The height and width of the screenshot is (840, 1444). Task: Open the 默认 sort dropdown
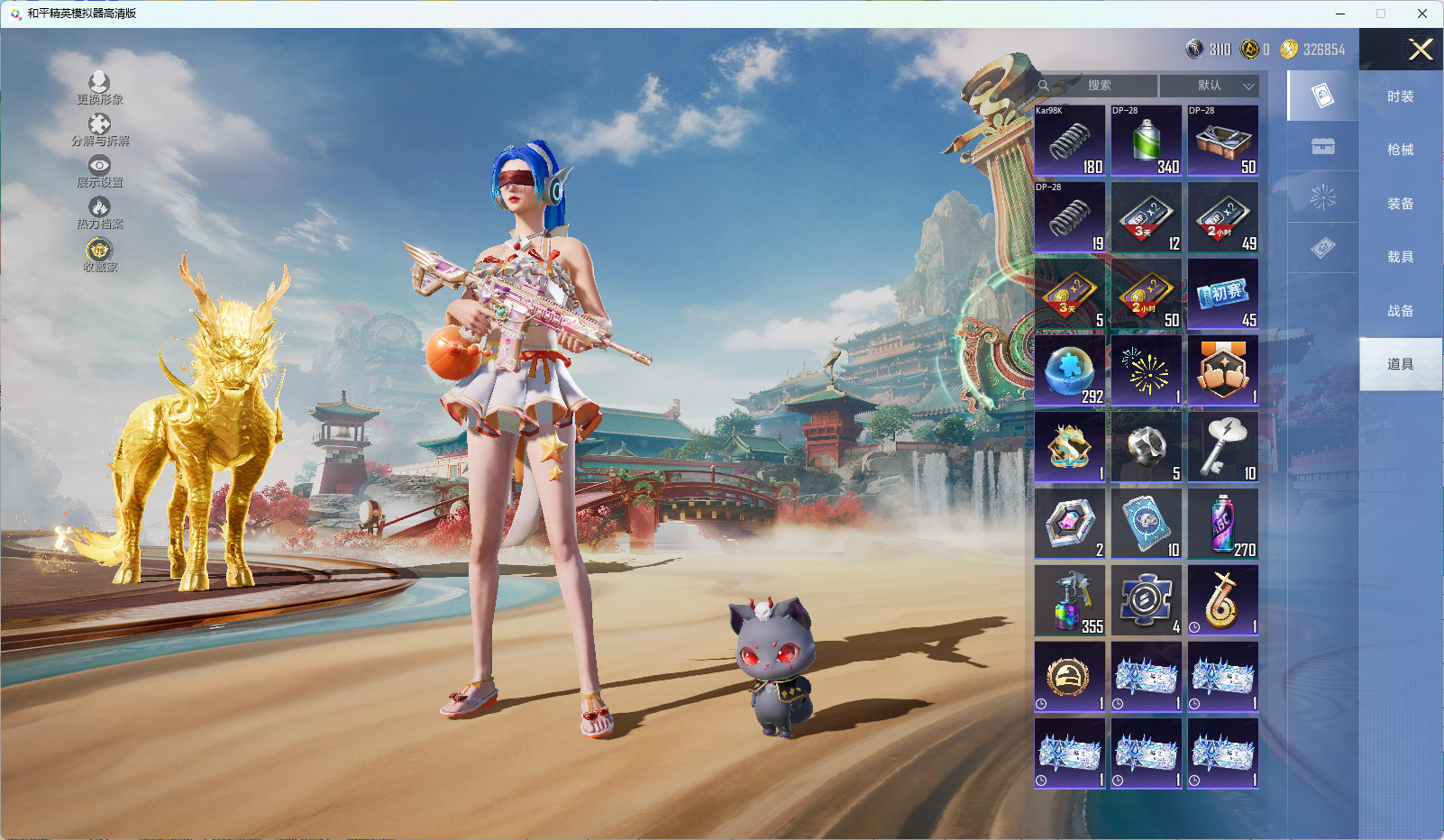click(1210, 86)
